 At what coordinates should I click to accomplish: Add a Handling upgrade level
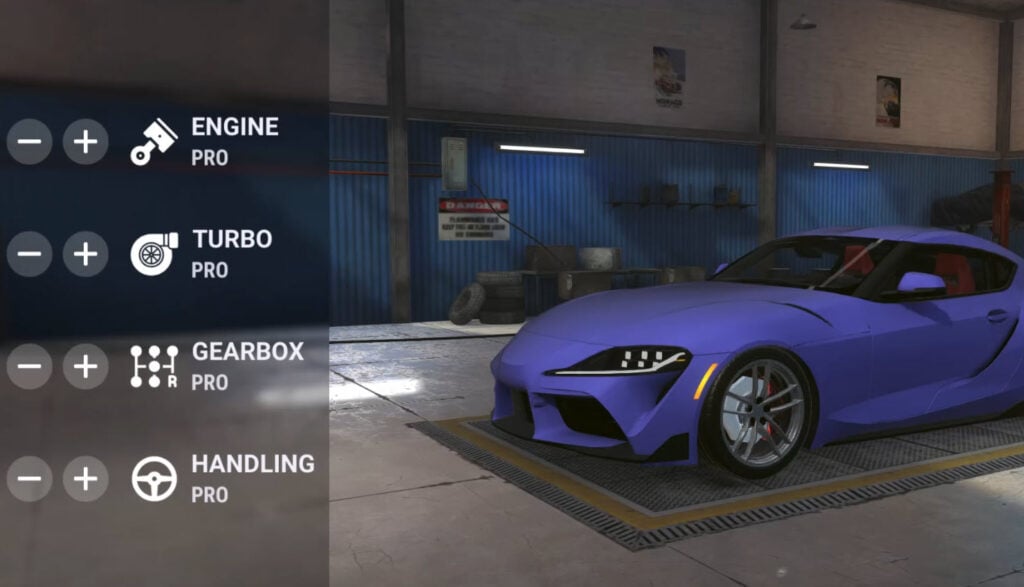[85, 479]
